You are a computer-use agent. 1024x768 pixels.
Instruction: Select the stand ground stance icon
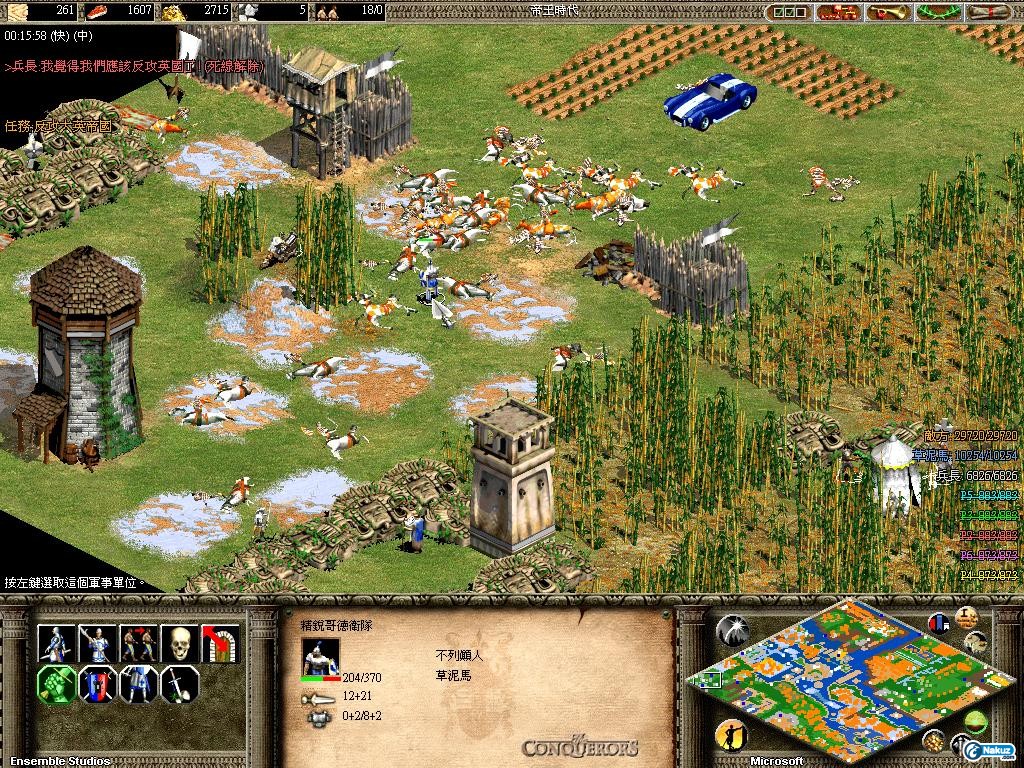137,685
